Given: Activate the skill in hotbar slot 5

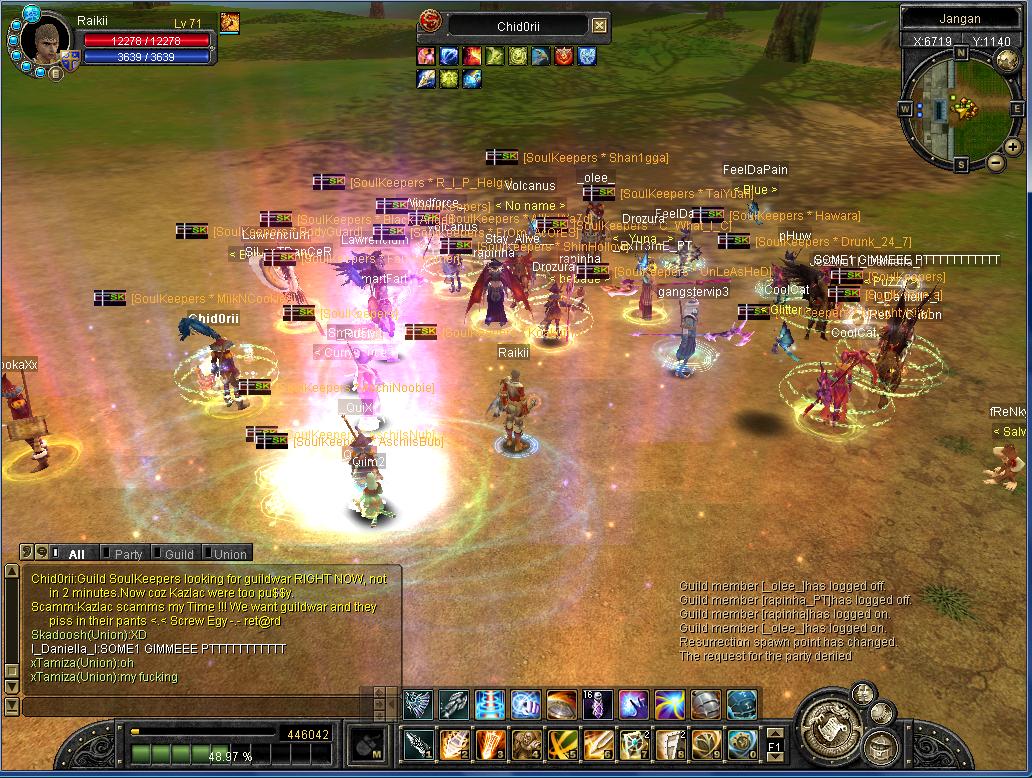Looking at the screenshot, I should (x=562, y=744).
